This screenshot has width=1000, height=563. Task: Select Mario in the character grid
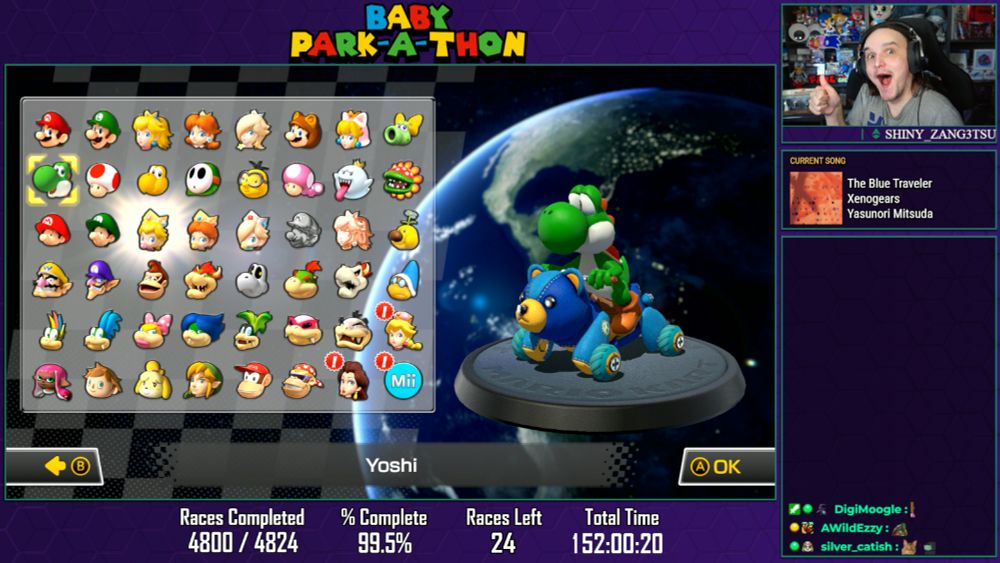(x=52, y=130)
